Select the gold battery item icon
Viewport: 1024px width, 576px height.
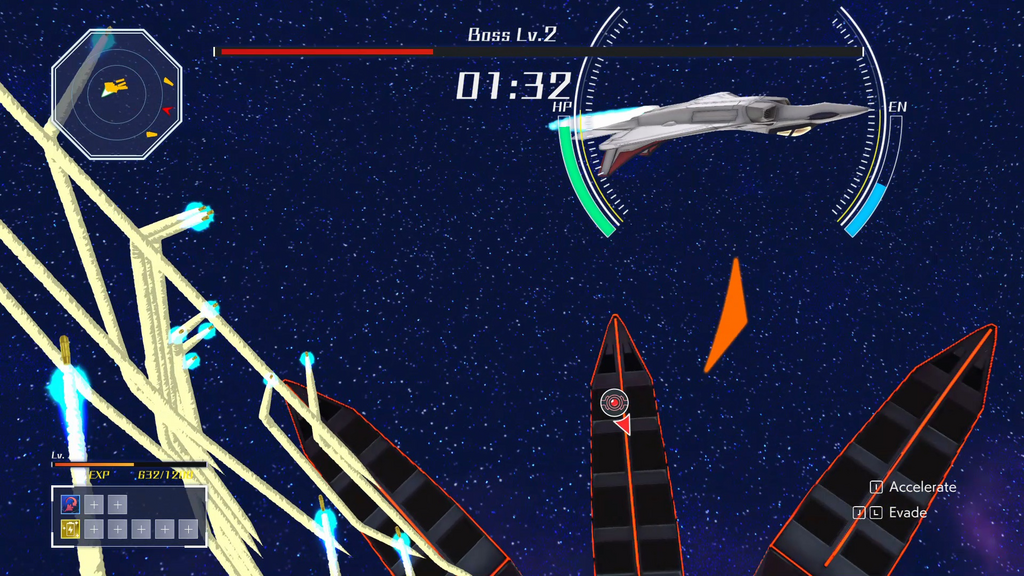pos(71,529)
